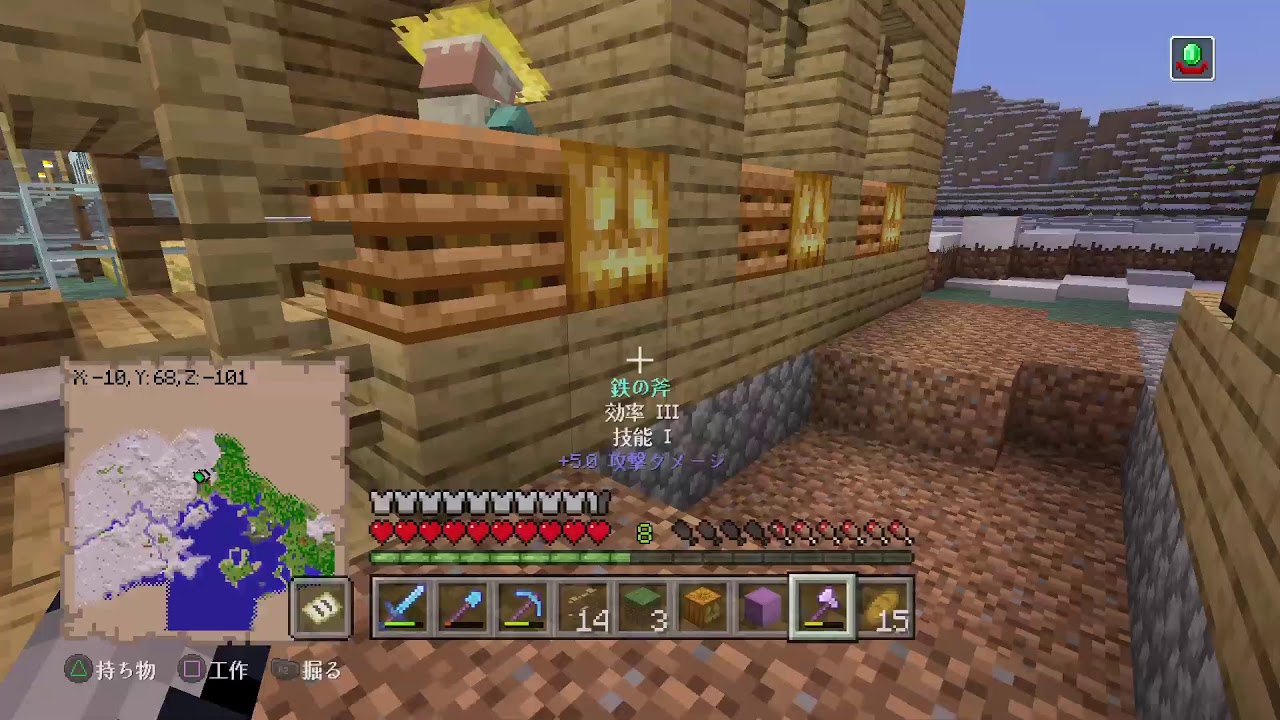The image size is (1280, 720).
Task: Click the player marker on the minimap
Action: 201,478
